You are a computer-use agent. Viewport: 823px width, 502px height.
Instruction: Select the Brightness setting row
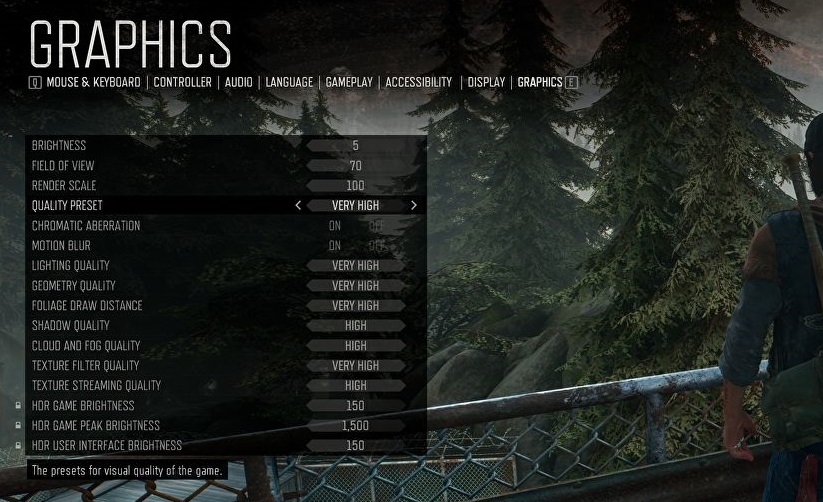(225, 146)
